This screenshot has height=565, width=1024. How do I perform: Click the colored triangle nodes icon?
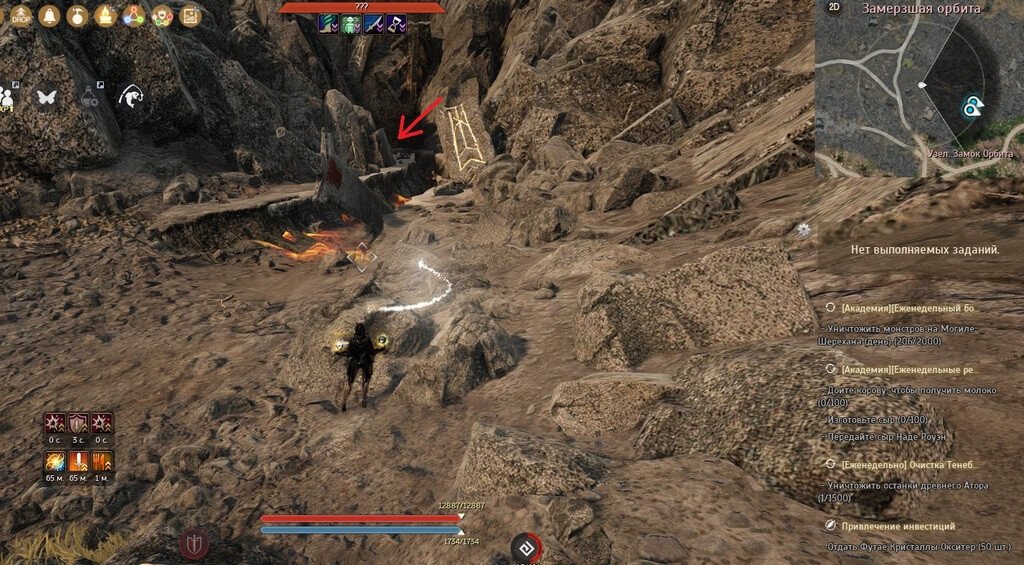(133, 15)
